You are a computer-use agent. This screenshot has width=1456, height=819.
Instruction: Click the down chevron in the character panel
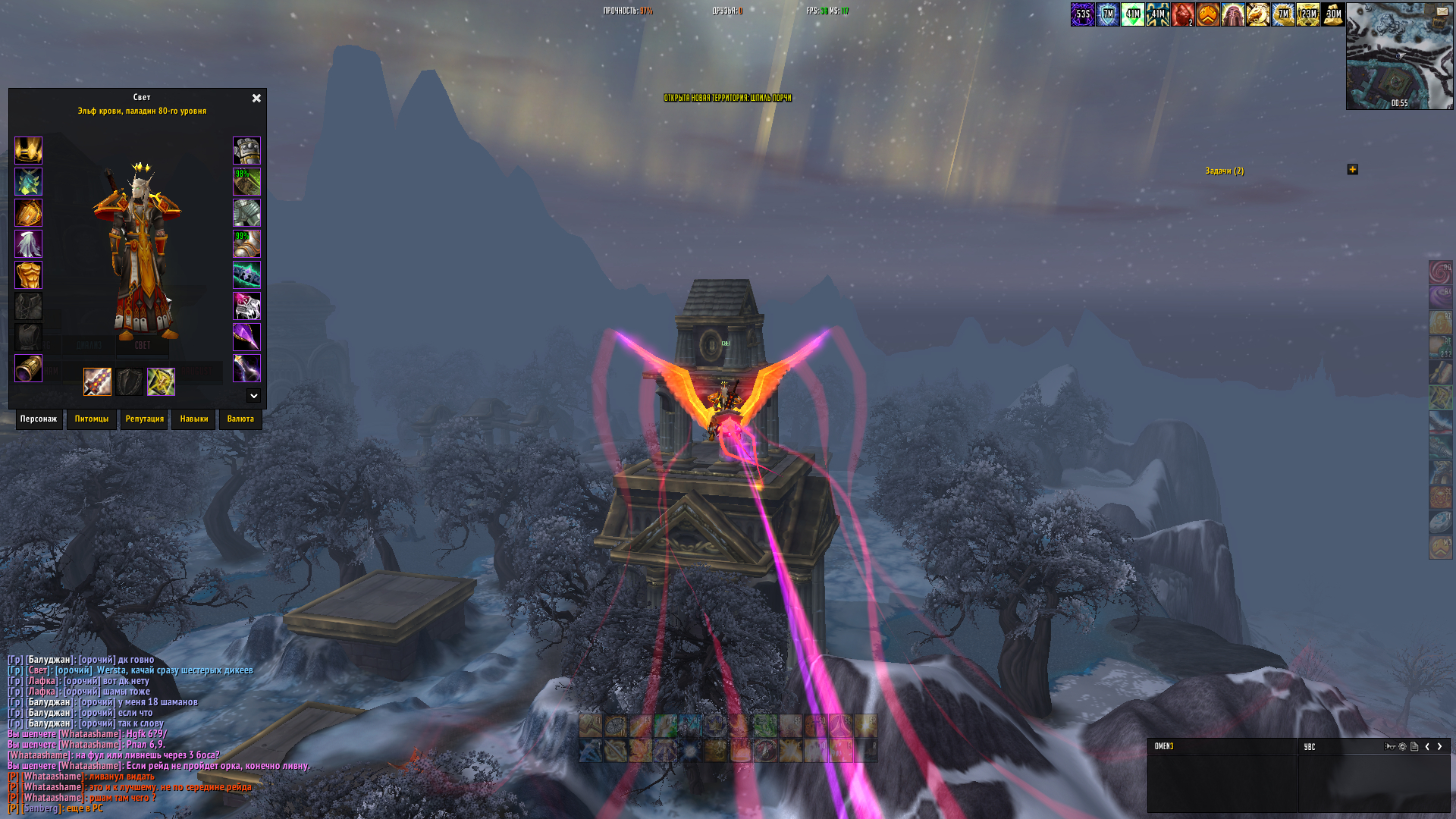[253, 396]
